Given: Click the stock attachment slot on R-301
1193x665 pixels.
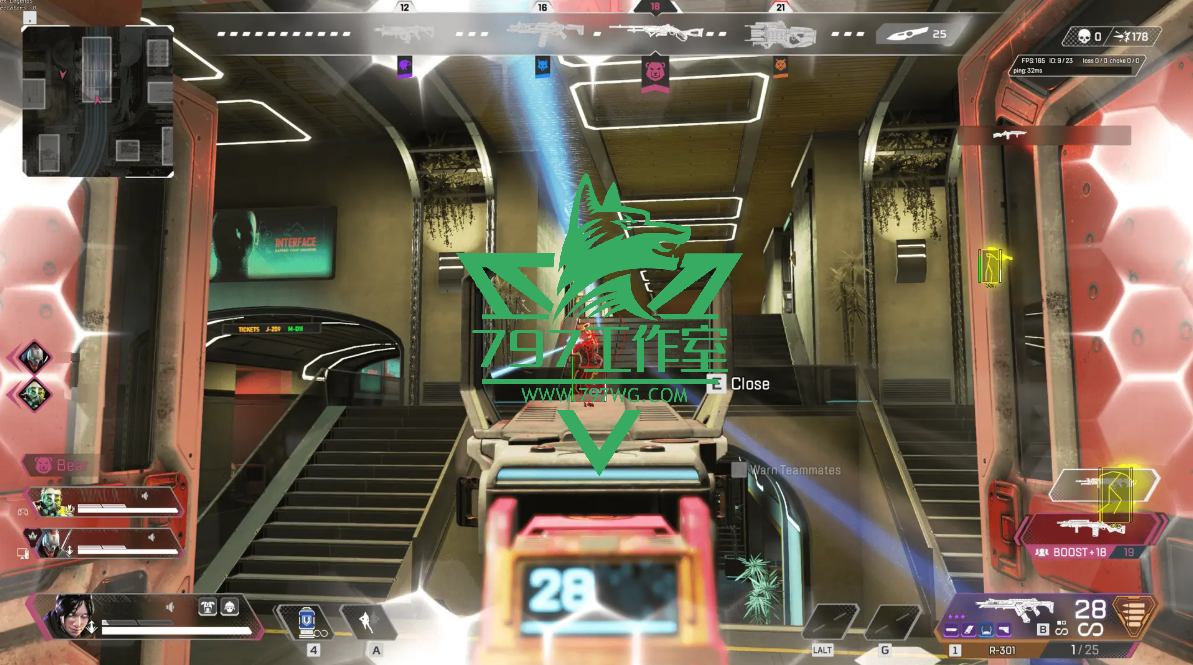Looking at the screenshot, I should (x=1004, y=630).
